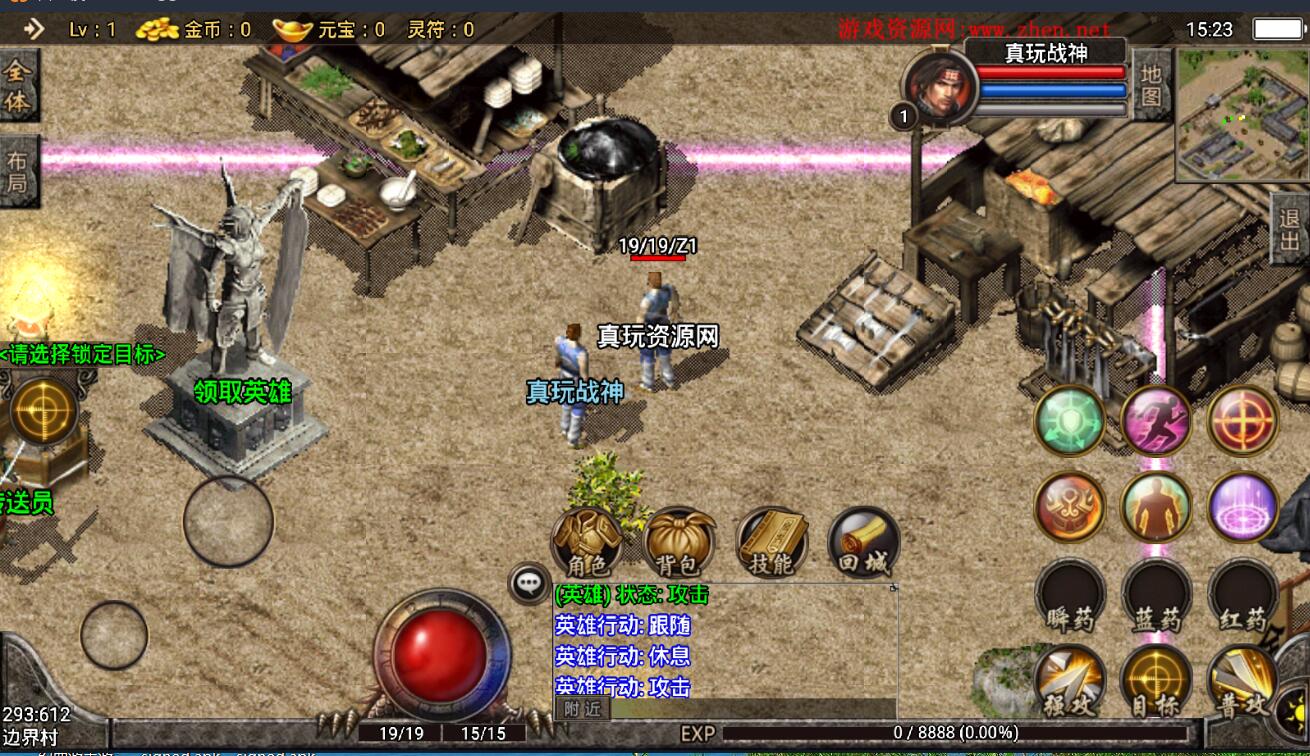Open the 地图 map button
Screen dimensions: 1310x756
[1151, 85]
